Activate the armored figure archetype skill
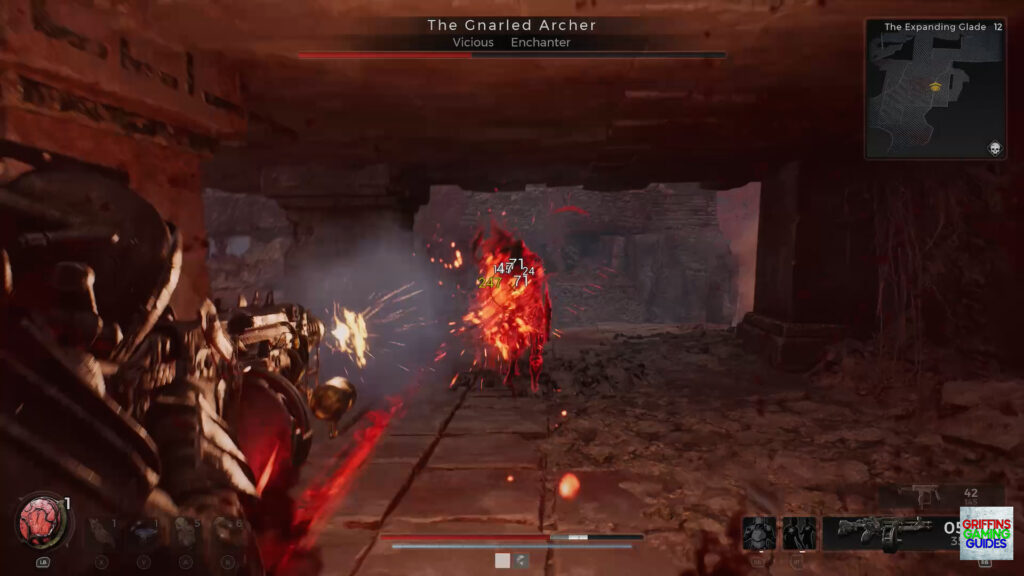 point(759,533)
